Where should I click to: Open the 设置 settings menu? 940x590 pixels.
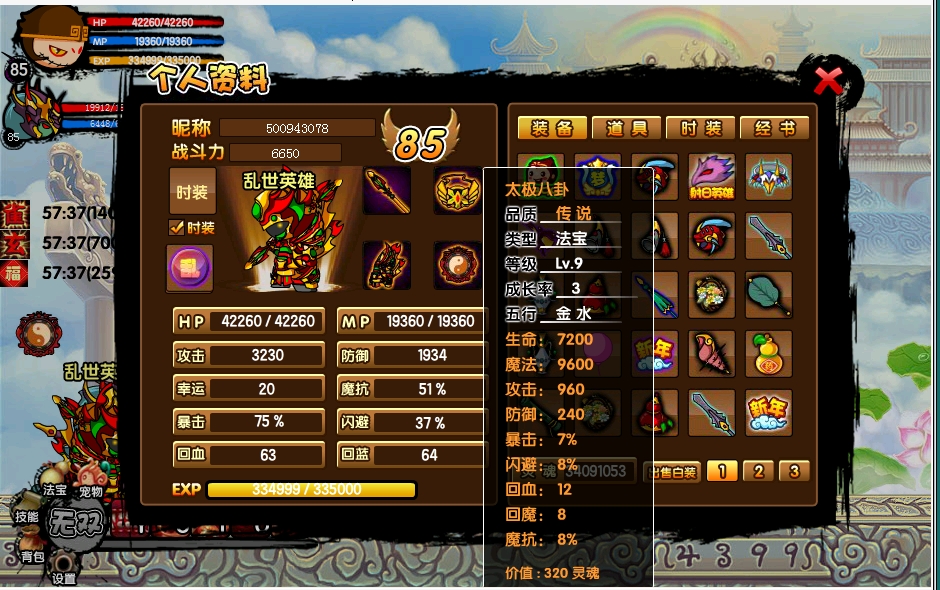click(64, 578)
